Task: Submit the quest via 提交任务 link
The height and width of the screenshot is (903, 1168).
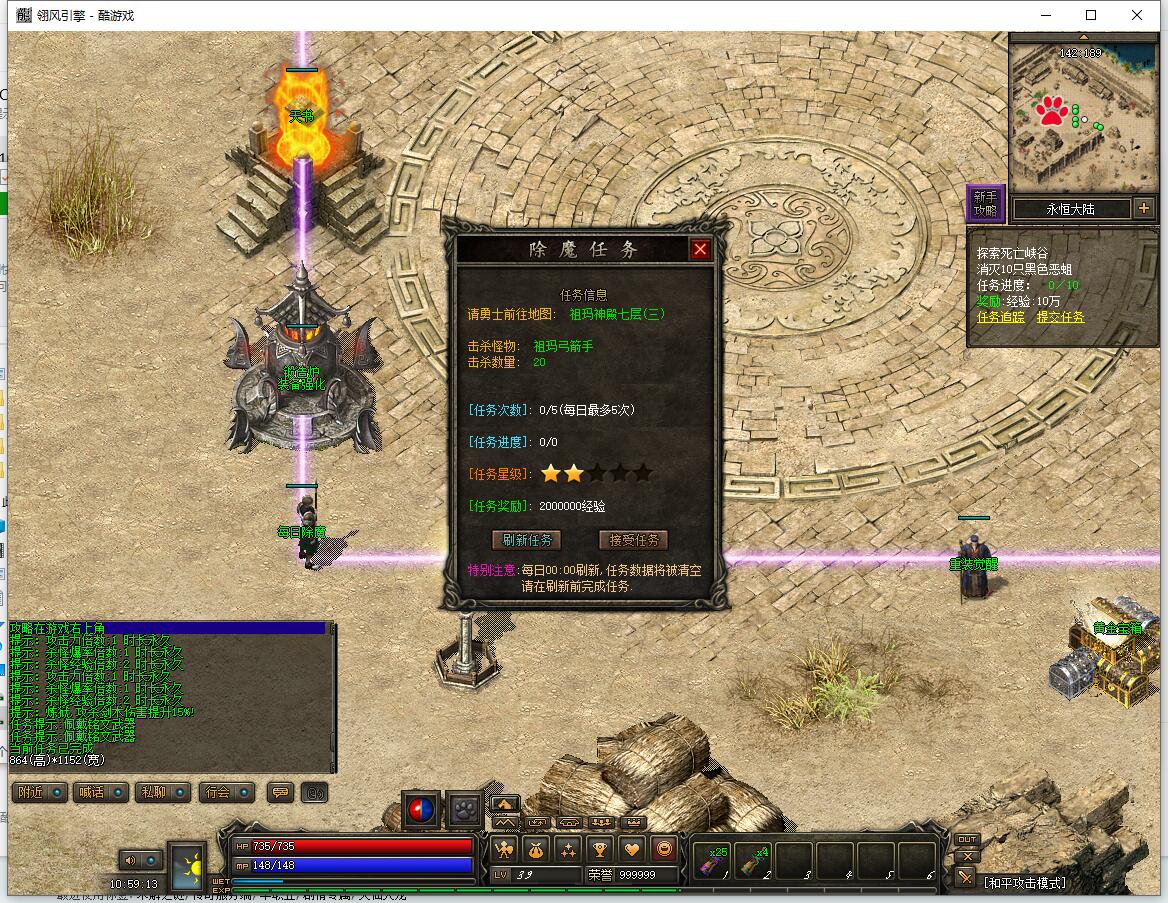Action: click(x=1060, y=317)
